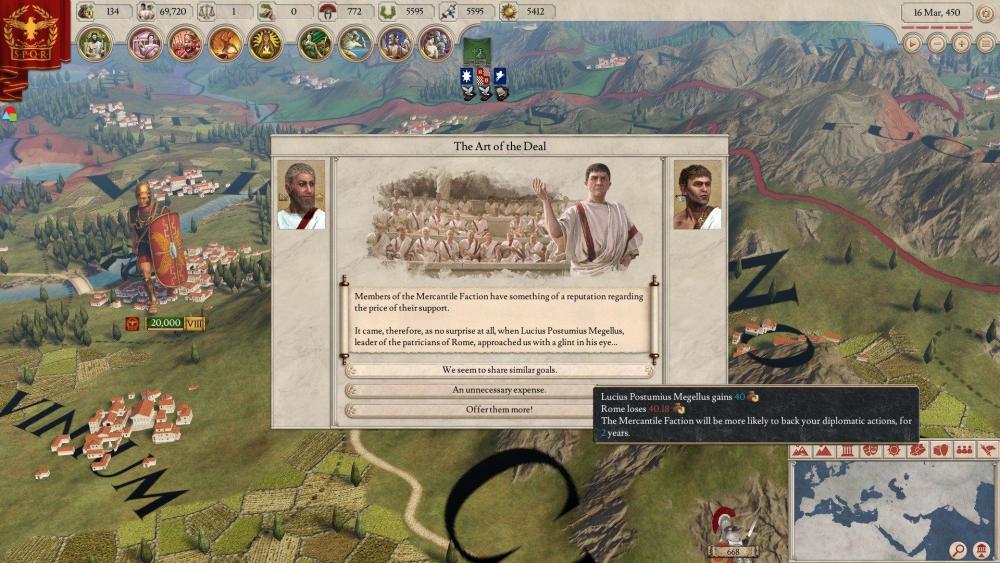Open the menu button beside the speed controls
This screenshot has width=1000, height=563.
984,44
